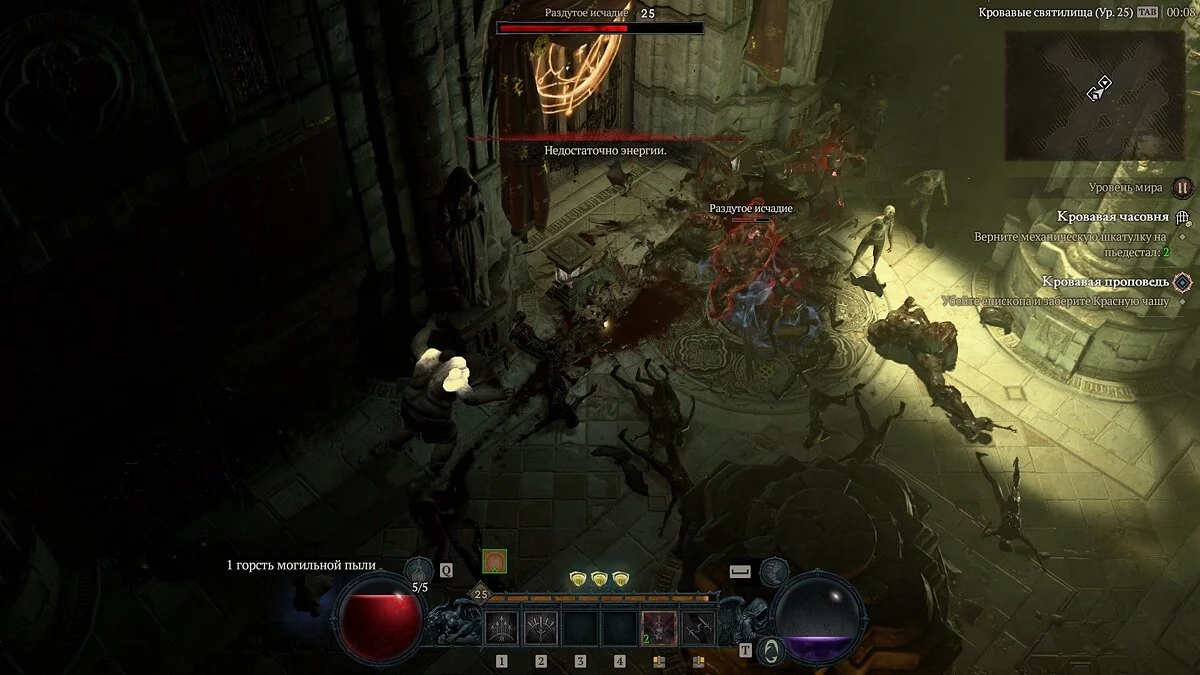Select the Кровавая часовня quest tracker
The height and width of the screenshot is (675, 1200).
1113,216
